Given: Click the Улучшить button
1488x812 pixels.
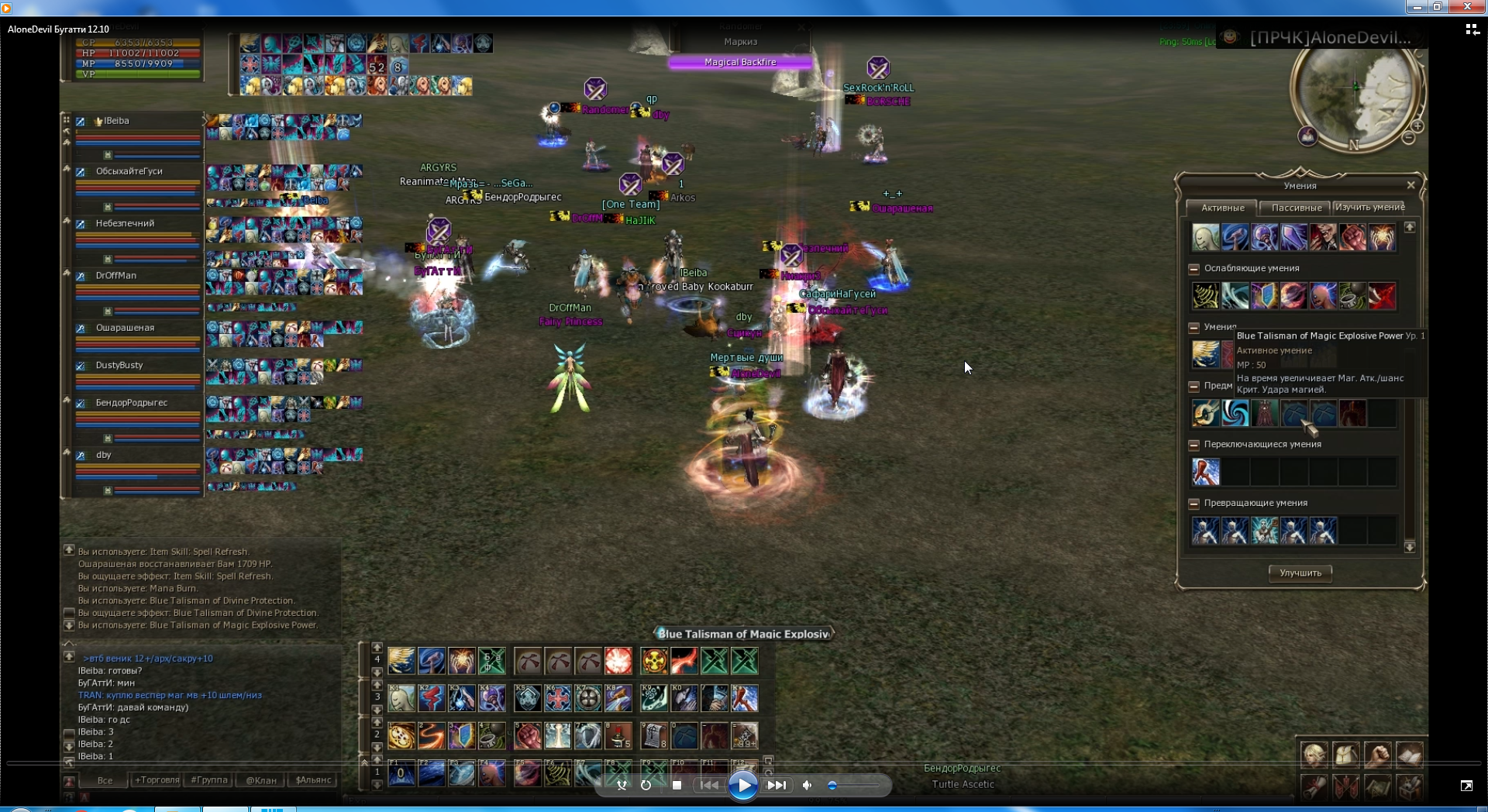Looking at the screenshot, I should pos(1300,573).
